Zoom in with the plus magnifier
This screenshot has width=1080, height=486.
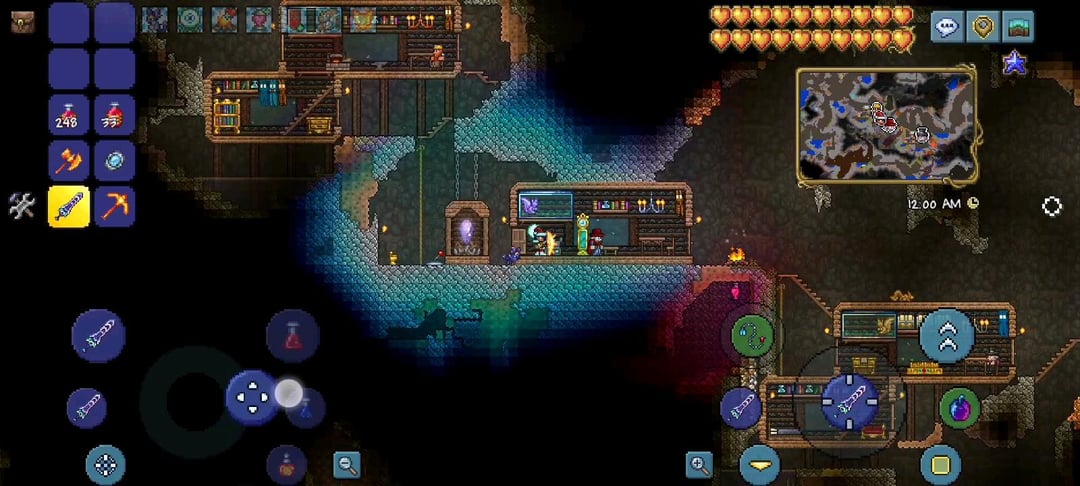pyautogui.click(x=698, y=463)
